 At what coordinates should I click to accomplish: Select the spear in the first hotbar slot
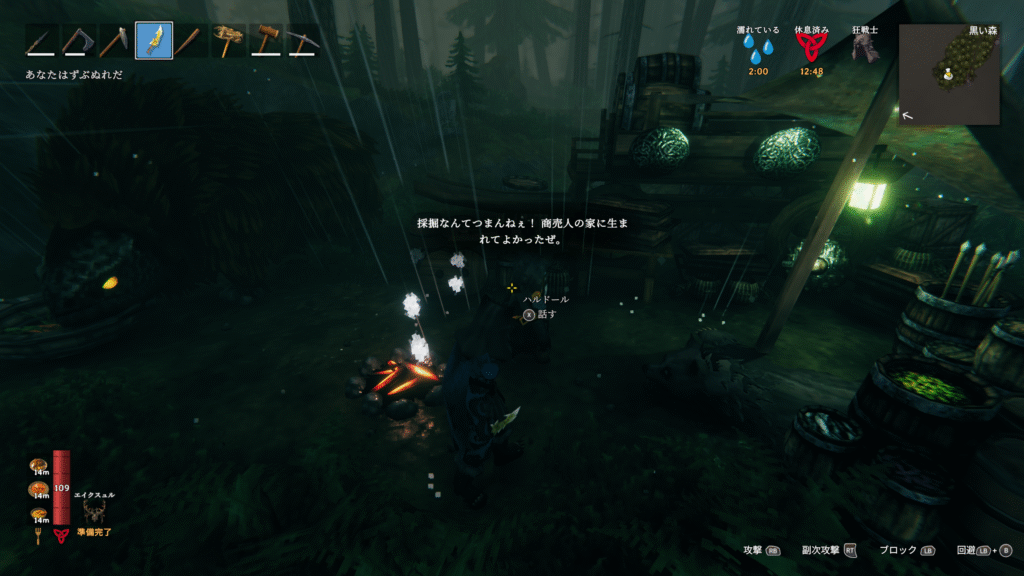[x=41, y=41]
